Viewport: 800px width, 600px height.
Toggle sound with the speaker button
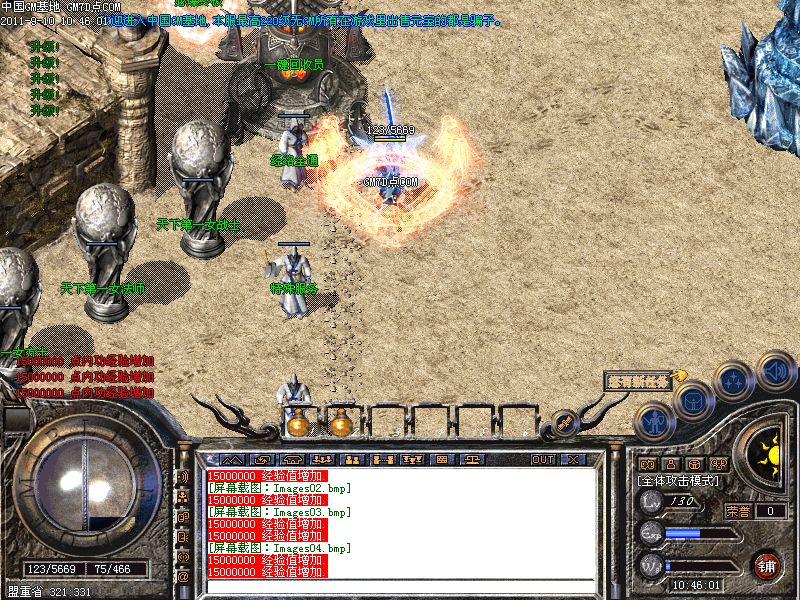(x=775, y=371)
